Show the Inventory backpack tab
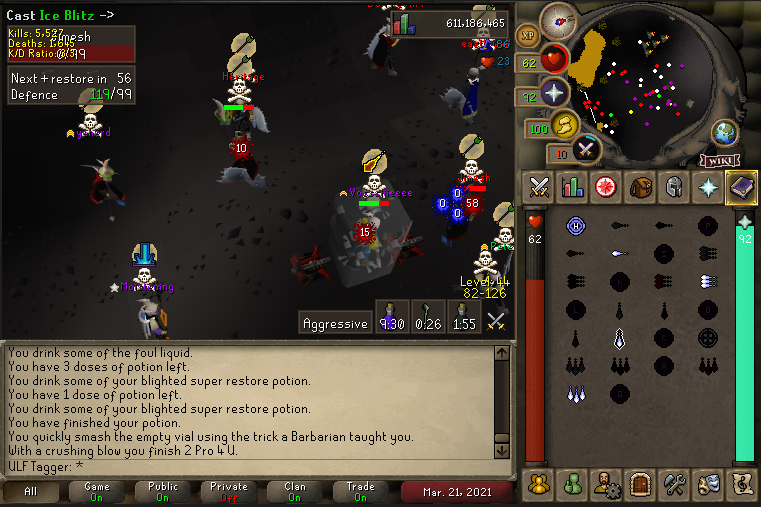 click(x=640, y=186)
